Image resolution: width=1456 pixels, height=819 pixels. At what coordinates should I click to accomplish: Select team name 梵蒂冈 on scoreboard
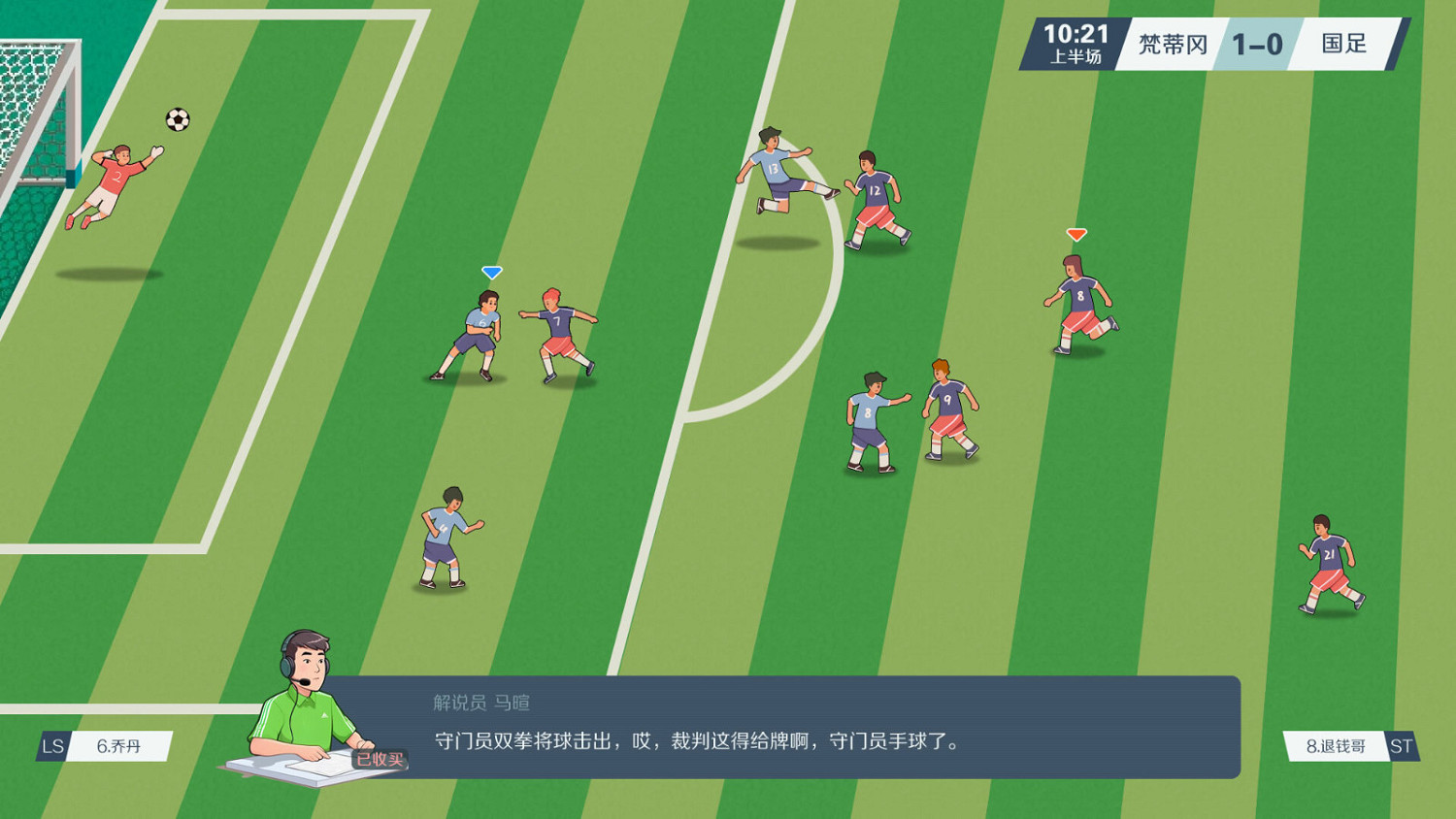pyautogui.click(x=1173, y=44)
